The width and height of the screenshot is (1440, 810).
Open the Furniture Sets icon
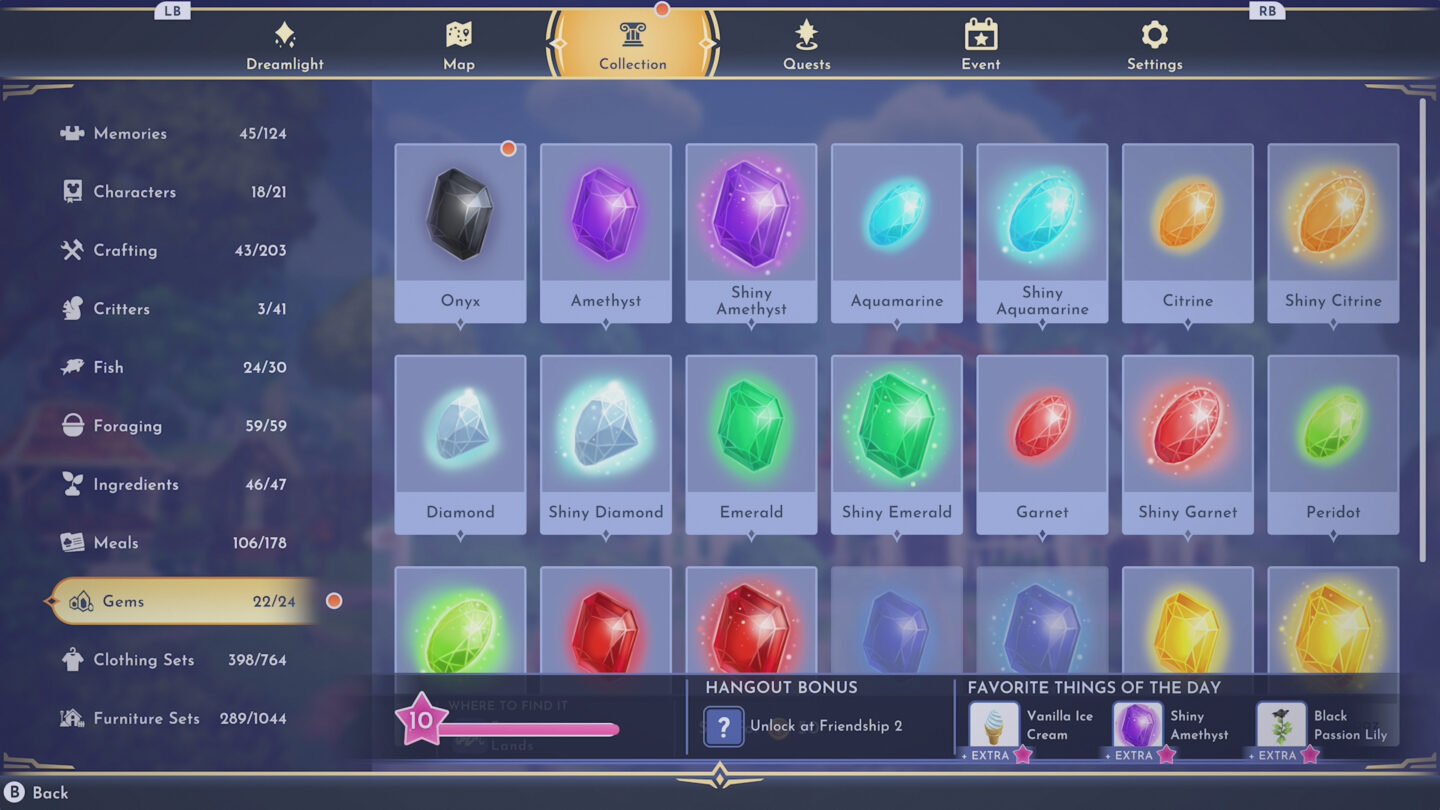[x=71, y=718]
